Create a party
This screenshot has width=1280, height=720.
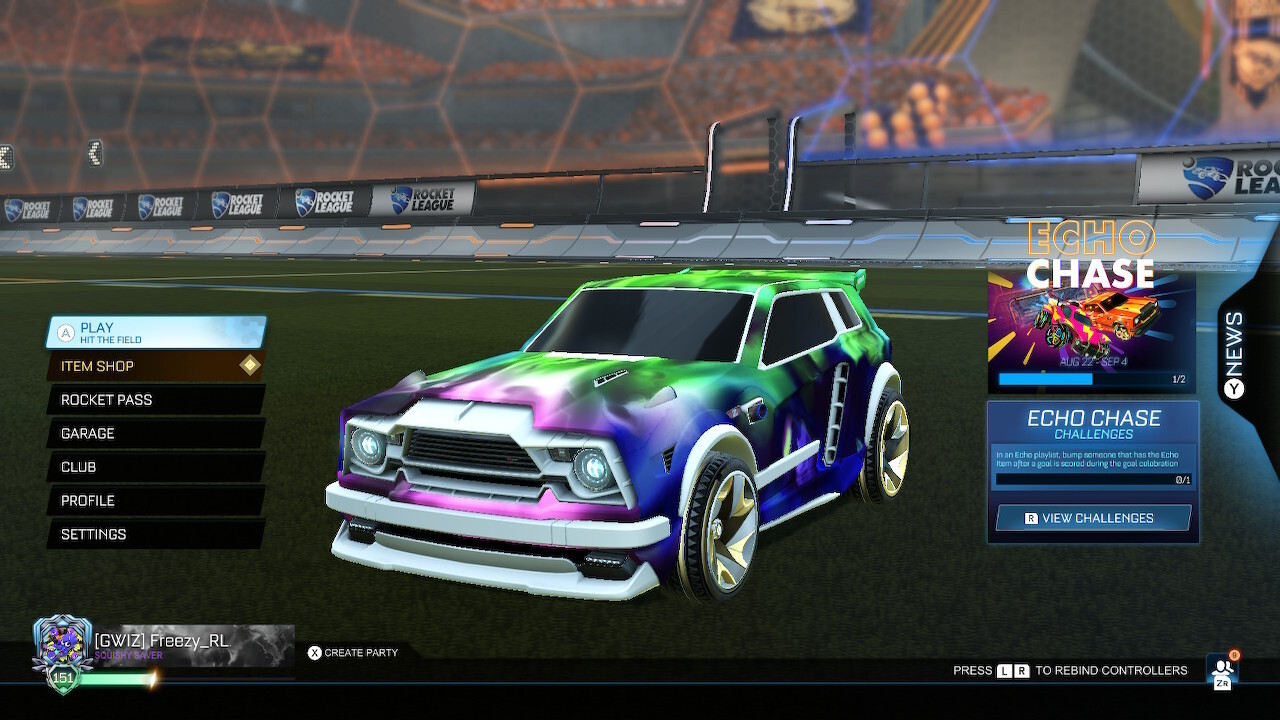(x=355, y=652)
